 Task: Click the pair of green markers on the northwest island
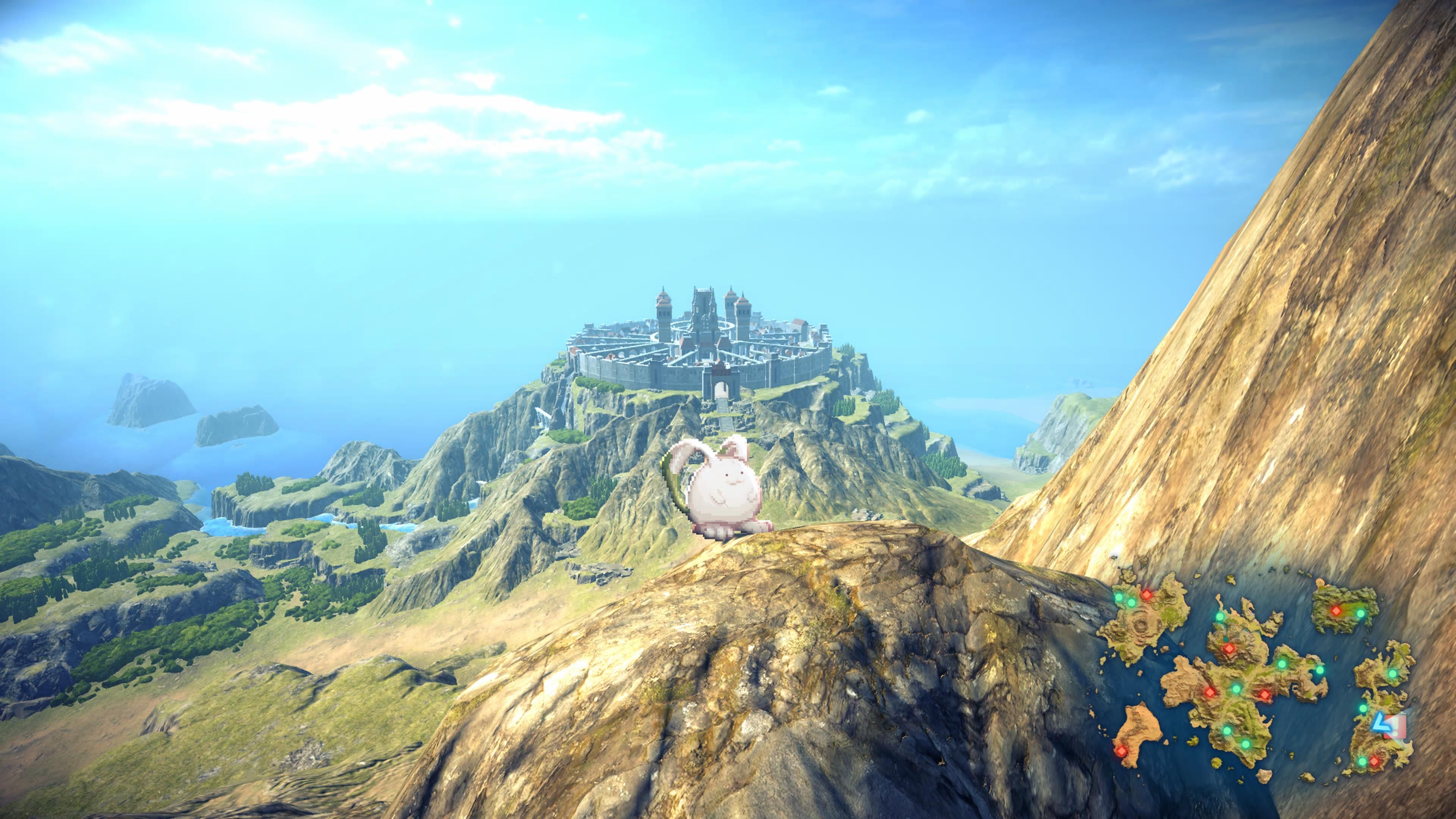1125,600
